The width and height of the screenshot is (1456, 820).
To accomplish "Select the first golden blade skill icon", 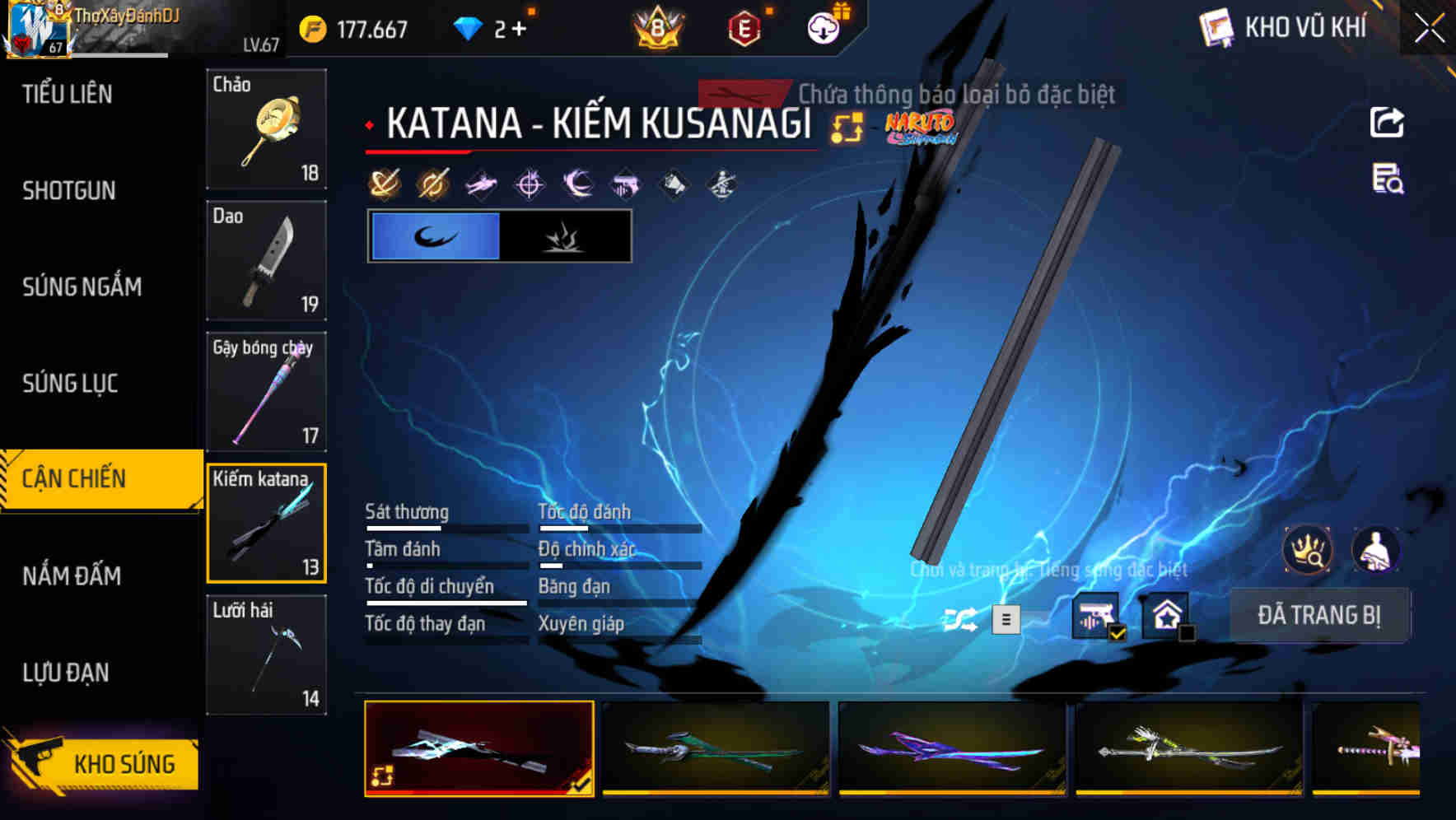I will (384, 183).
